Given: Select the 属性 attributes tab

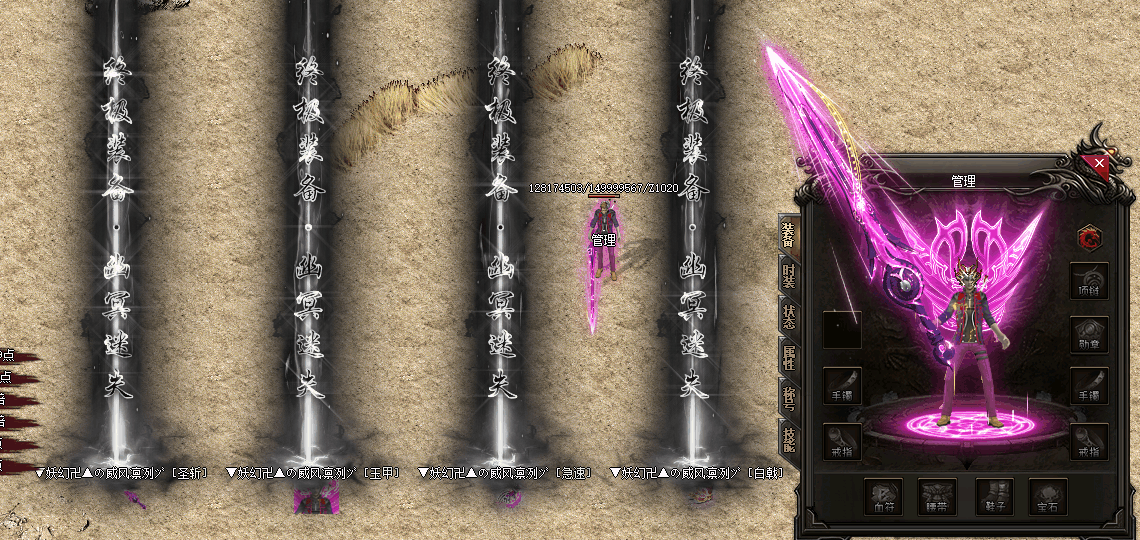Looking at the screenshot, I should pyautogui.click(x=788, y=358).
